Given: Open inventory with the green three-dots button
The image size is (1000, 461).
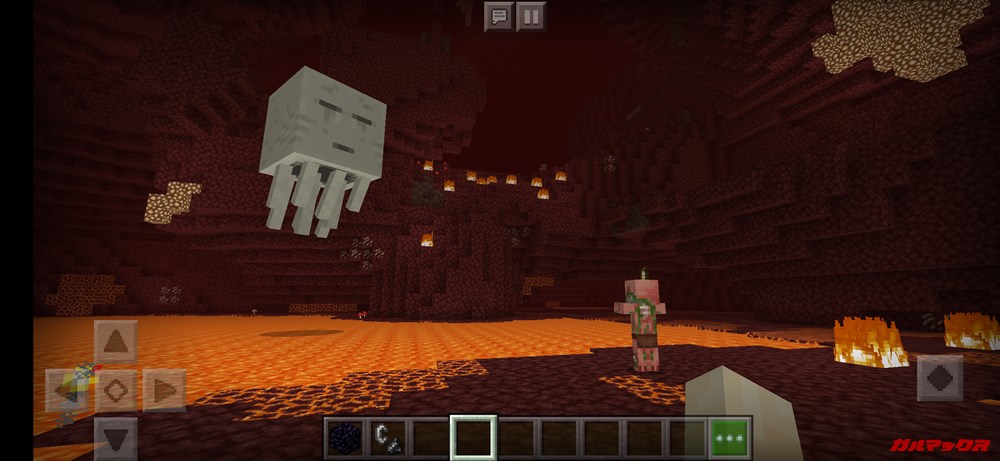Looking at the screenshot, I should click(x=730, y=438).
